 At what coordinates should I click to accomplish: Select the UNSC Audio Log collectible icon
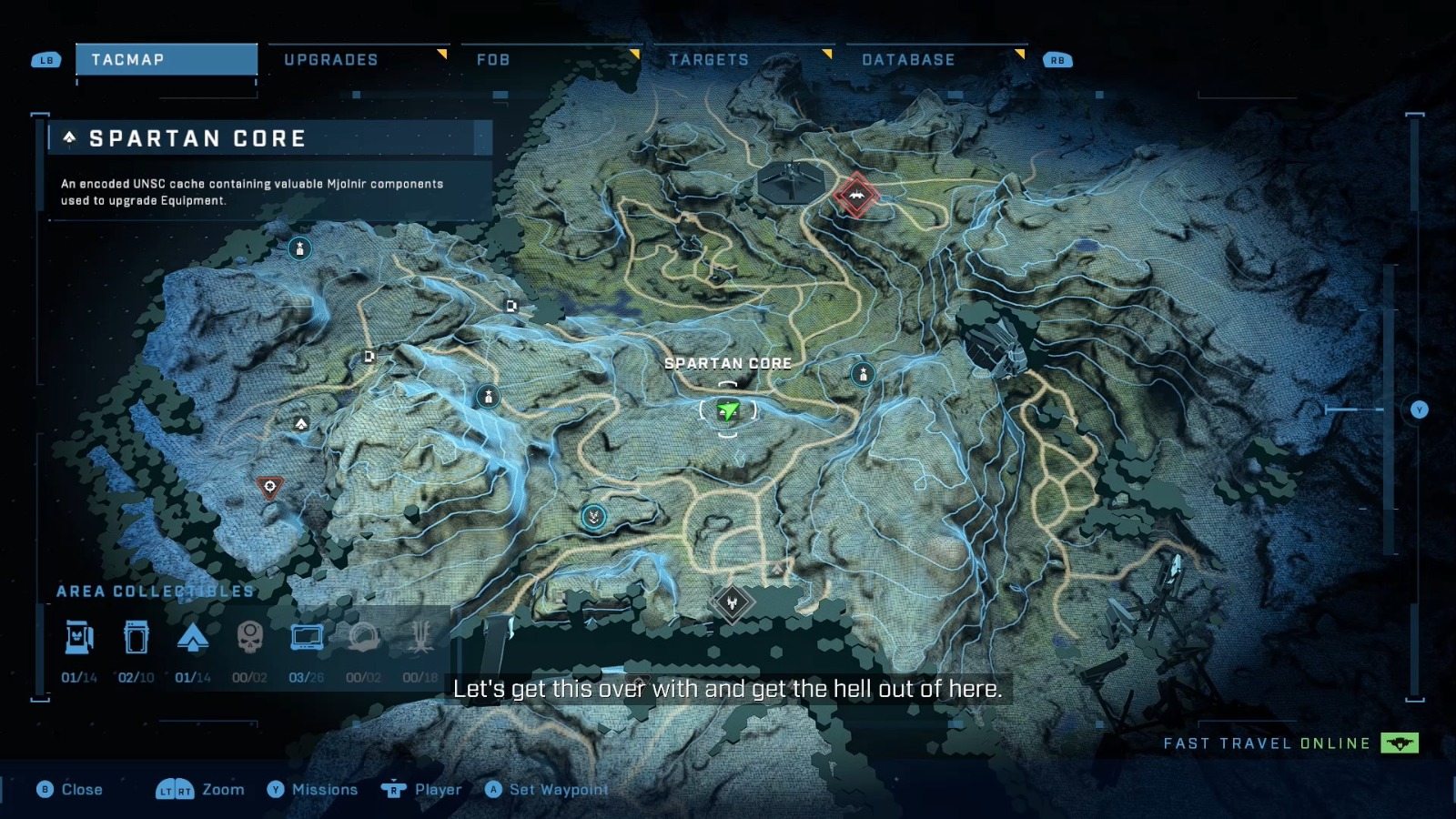pos(136,638)
